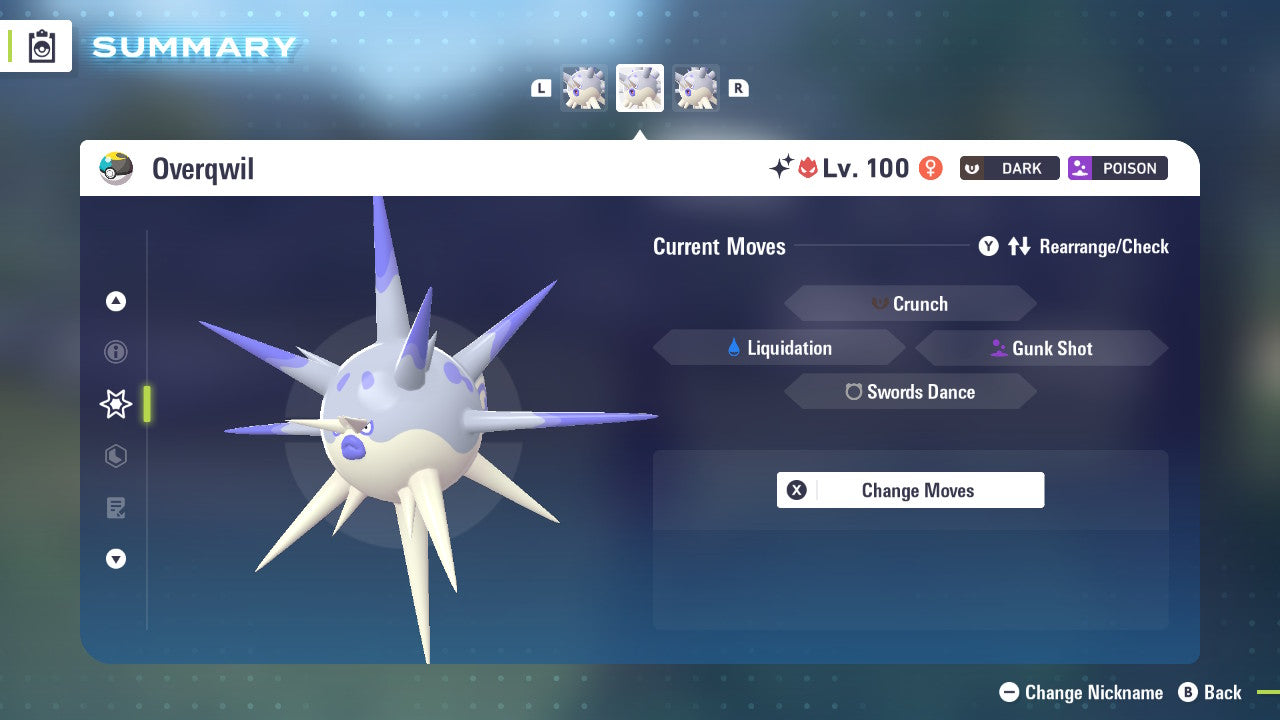Open the hexagonal stats page icon

pyautogui.click(x=116, y=456)
